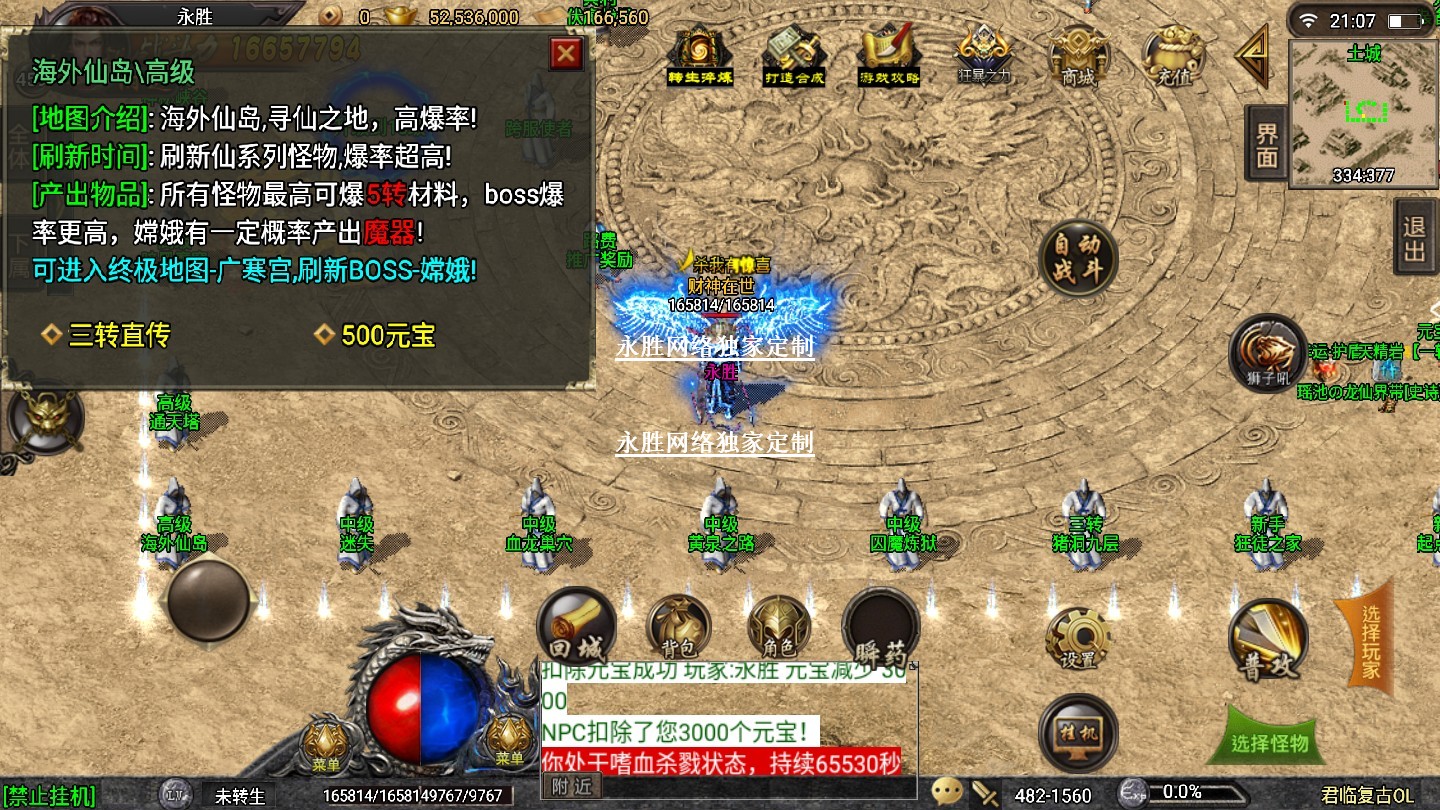
Task: Activate the 普攻 normal attack button
Action: 1267,640
